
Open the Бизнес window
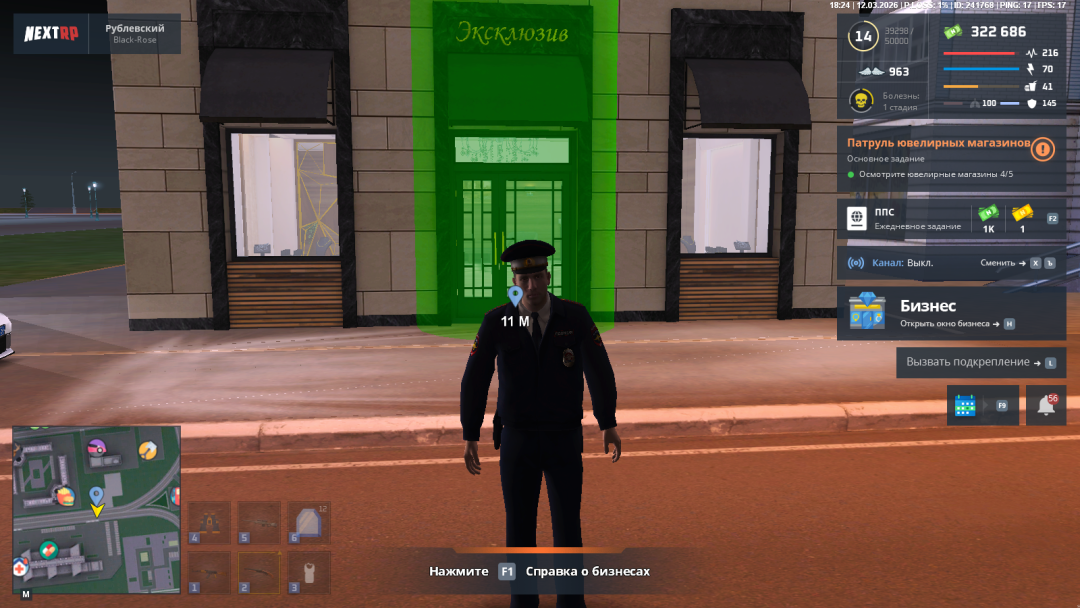click(950, 313)
